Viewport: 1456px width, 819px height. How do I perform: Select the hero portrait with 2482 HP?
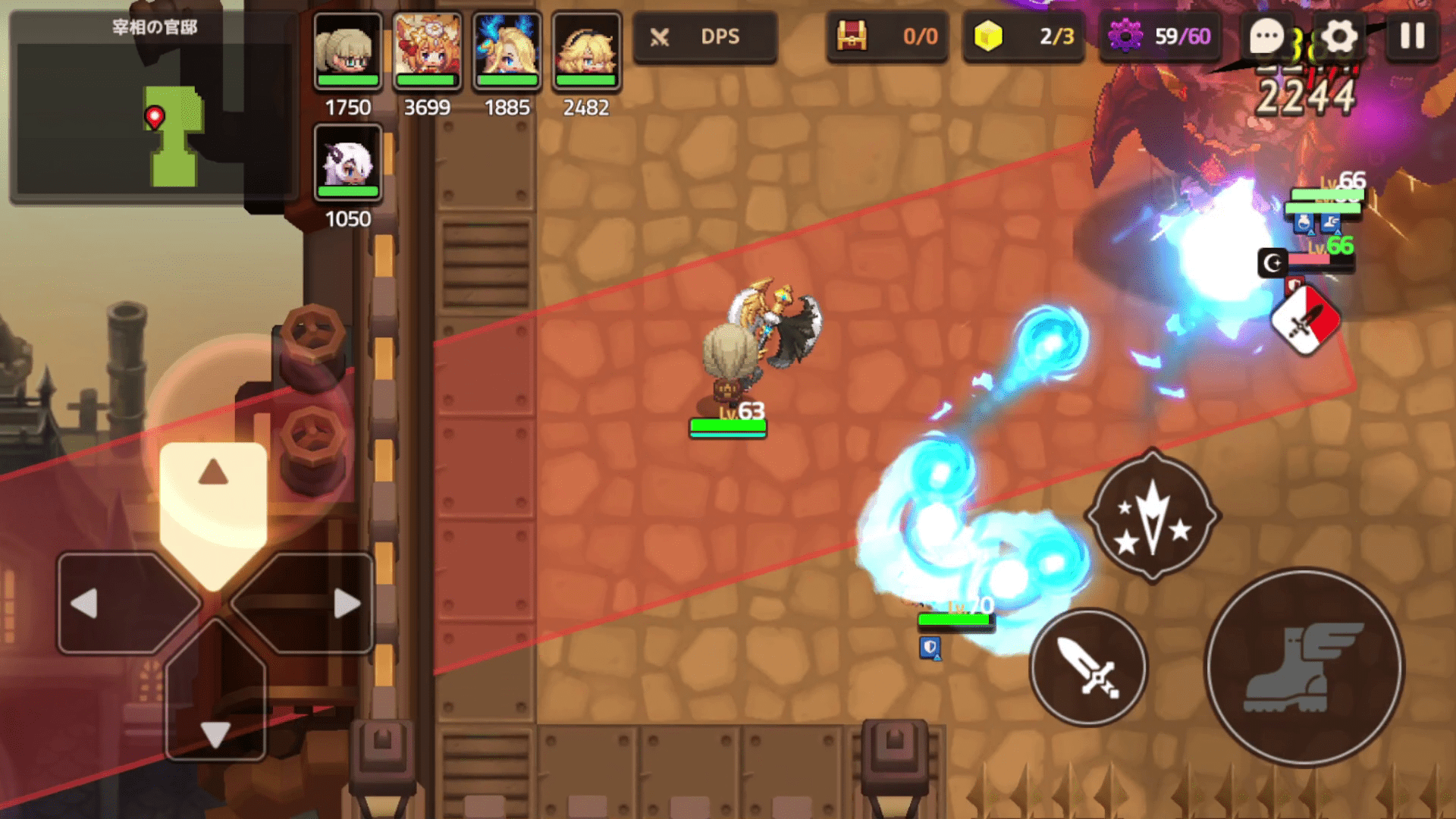(x=586, y=52)
